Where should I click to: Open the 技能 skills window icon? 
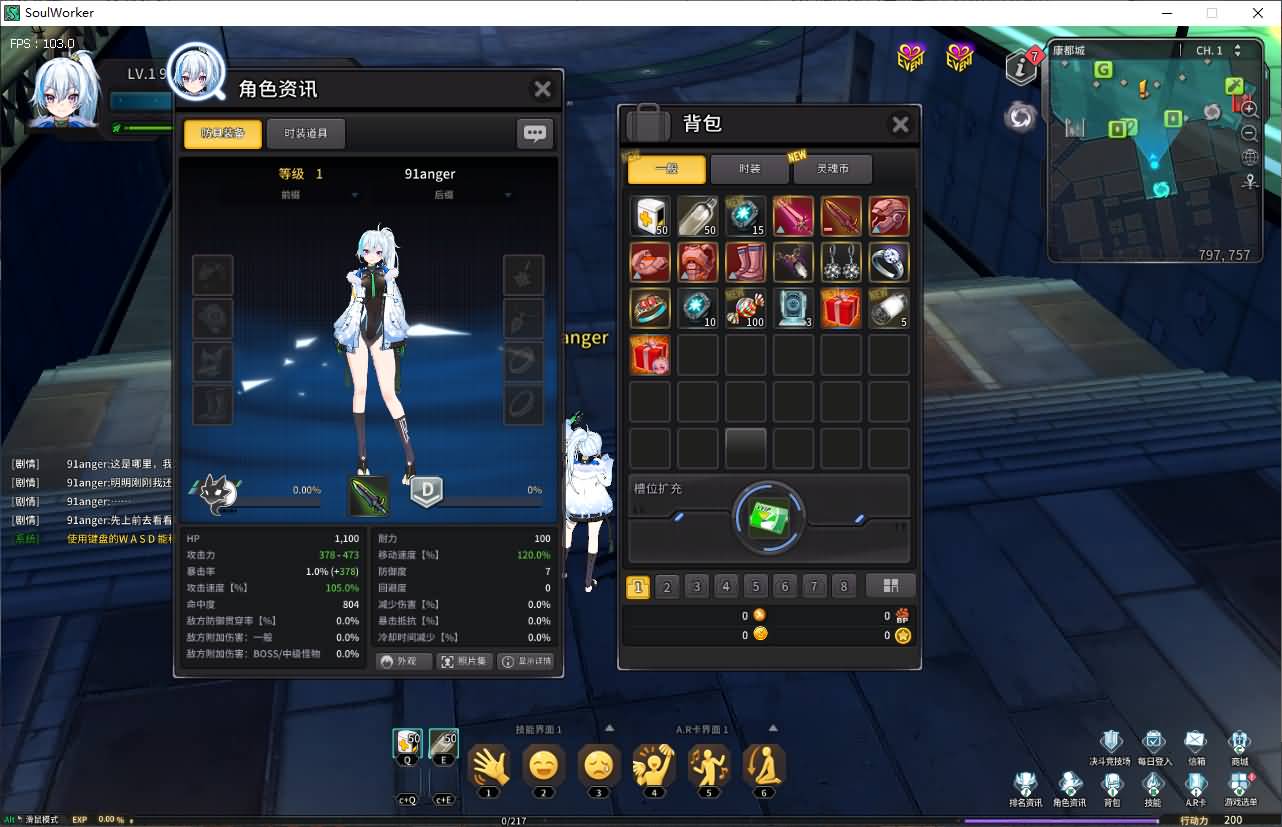click(1153, 782)
